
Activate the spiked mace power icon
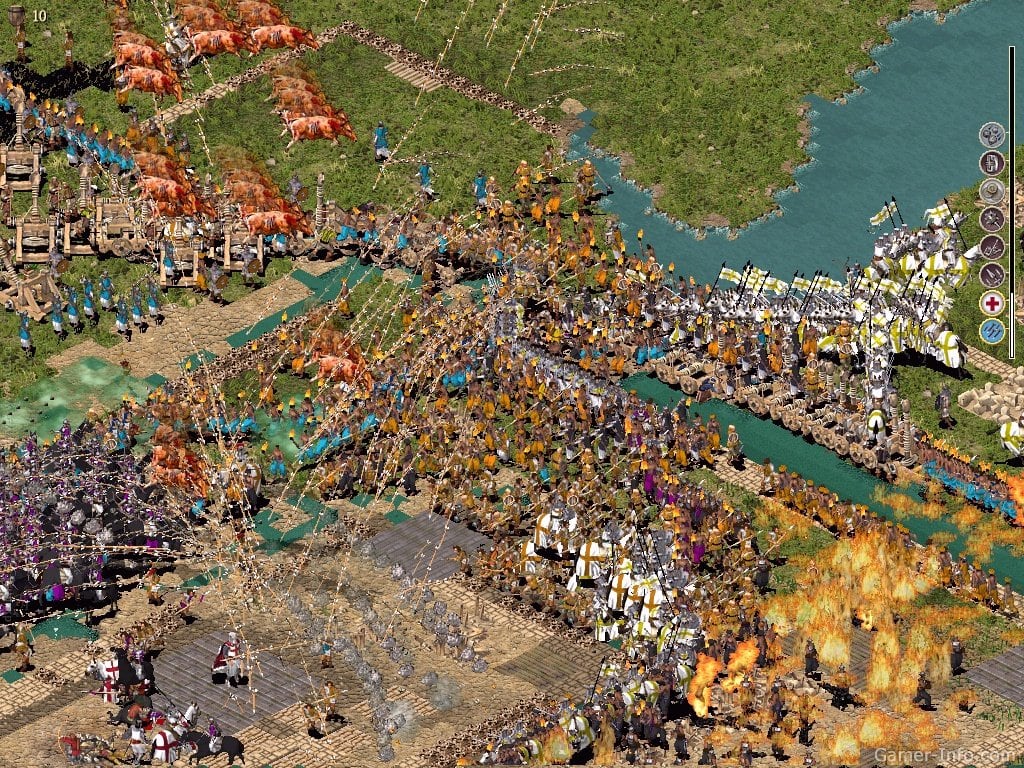point(991,219)
